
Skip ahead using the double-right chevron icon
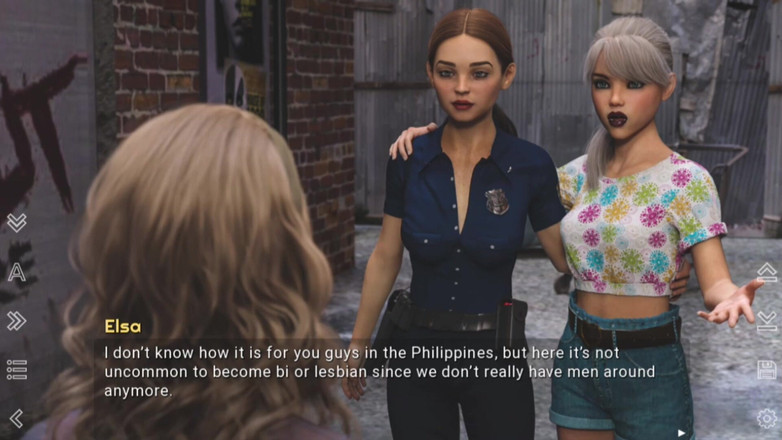pyautogui.click(x=16, y=321)
